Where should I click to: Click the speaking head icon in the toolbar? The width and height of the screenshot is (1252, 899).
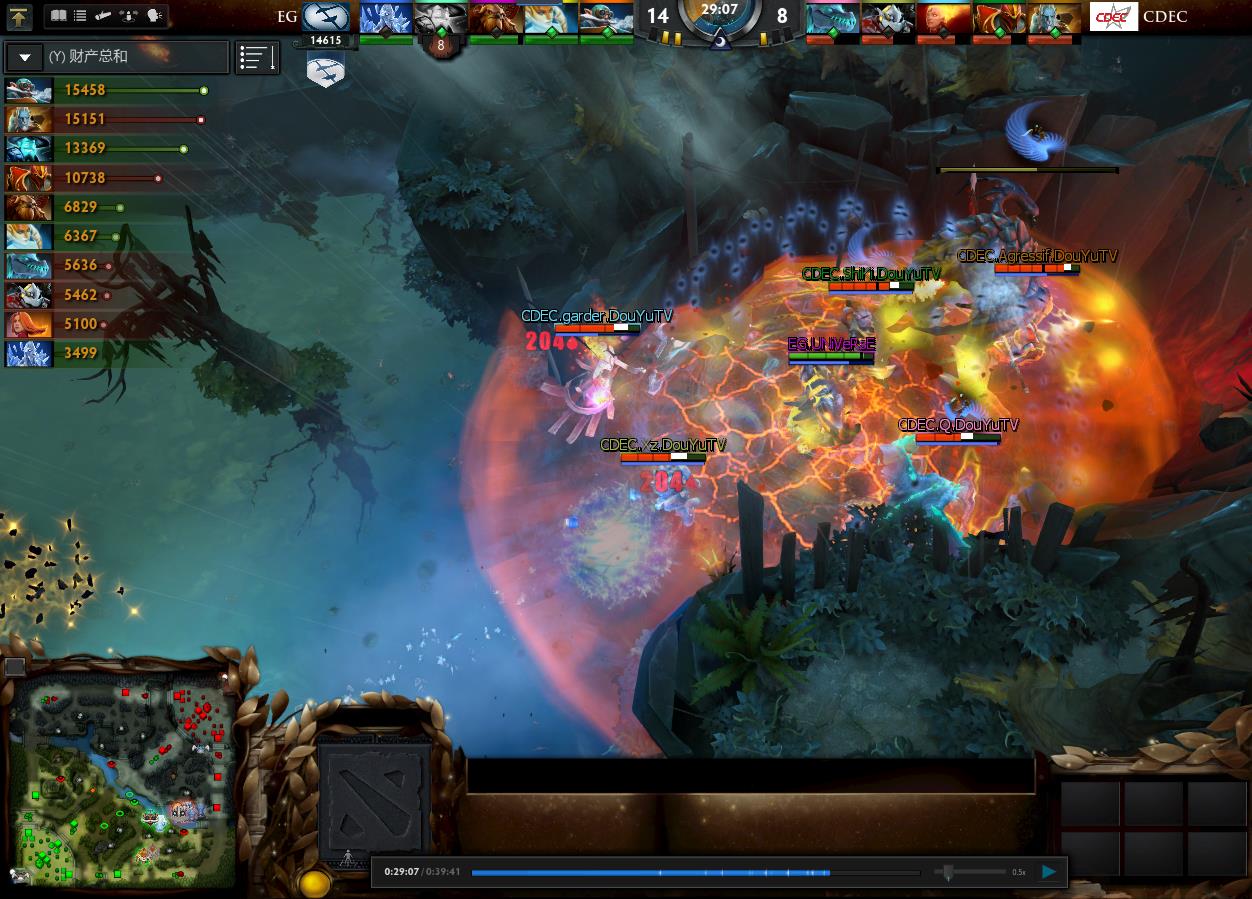(154, 16)
